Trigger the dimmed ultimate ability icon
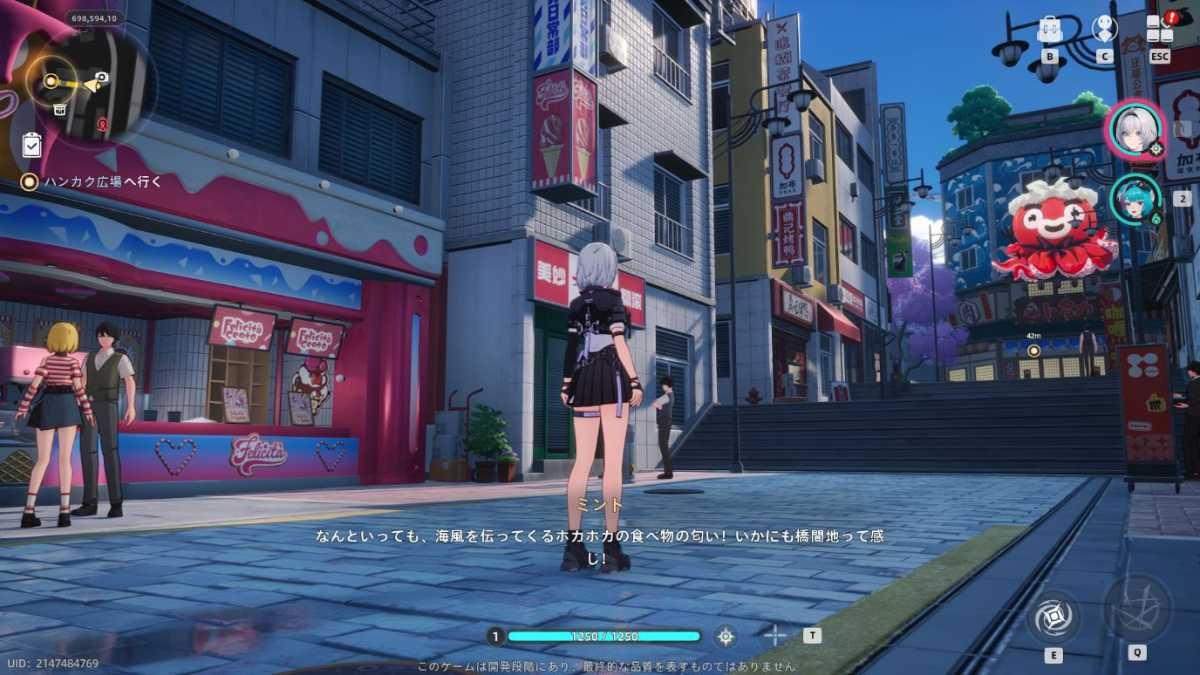This screenshot has height=675, width=1200. click(1137, 607)
